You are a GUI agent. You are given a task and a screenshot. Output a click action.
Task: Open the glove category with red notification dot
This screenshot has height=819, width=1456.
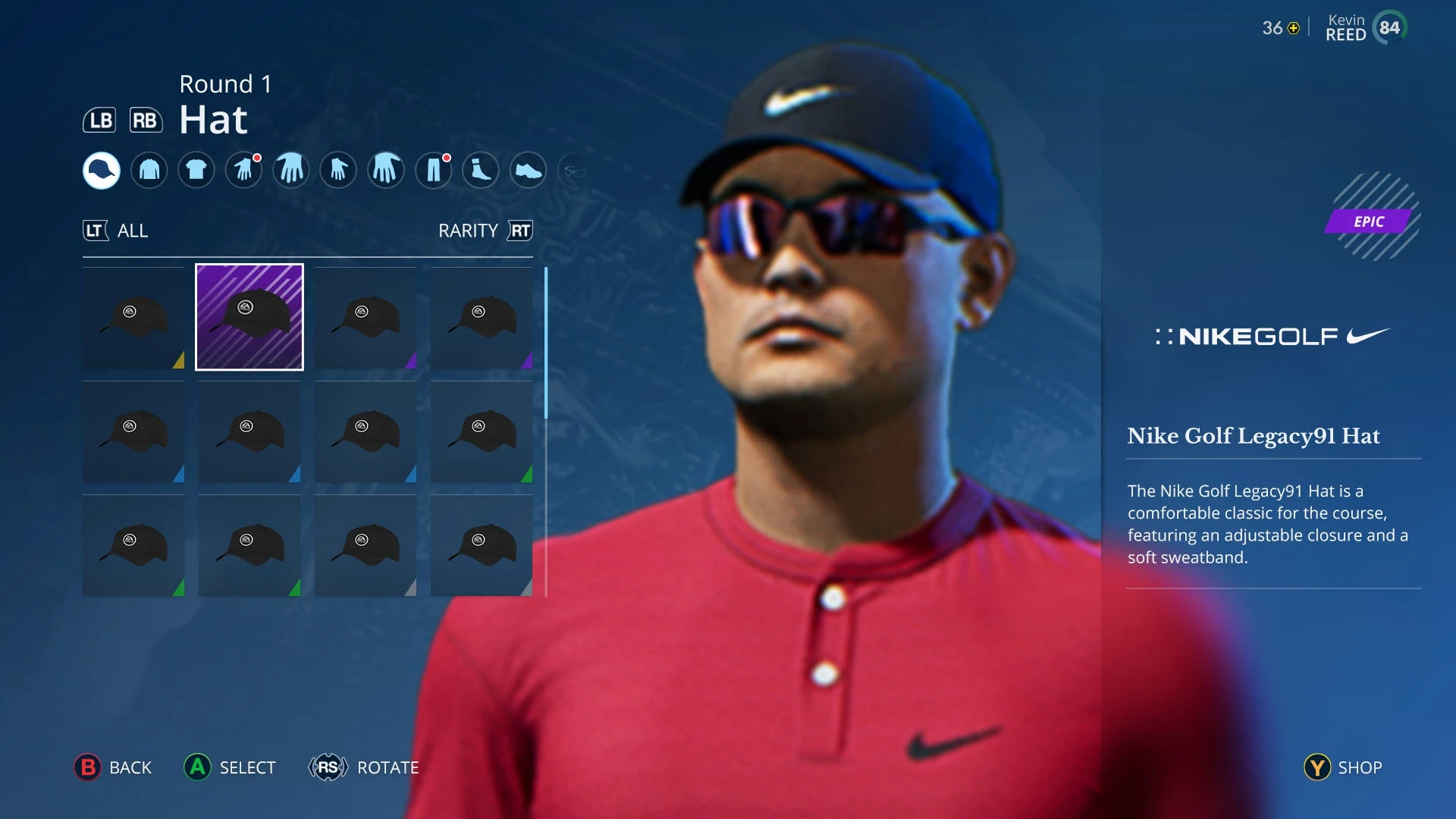(243, 170)
